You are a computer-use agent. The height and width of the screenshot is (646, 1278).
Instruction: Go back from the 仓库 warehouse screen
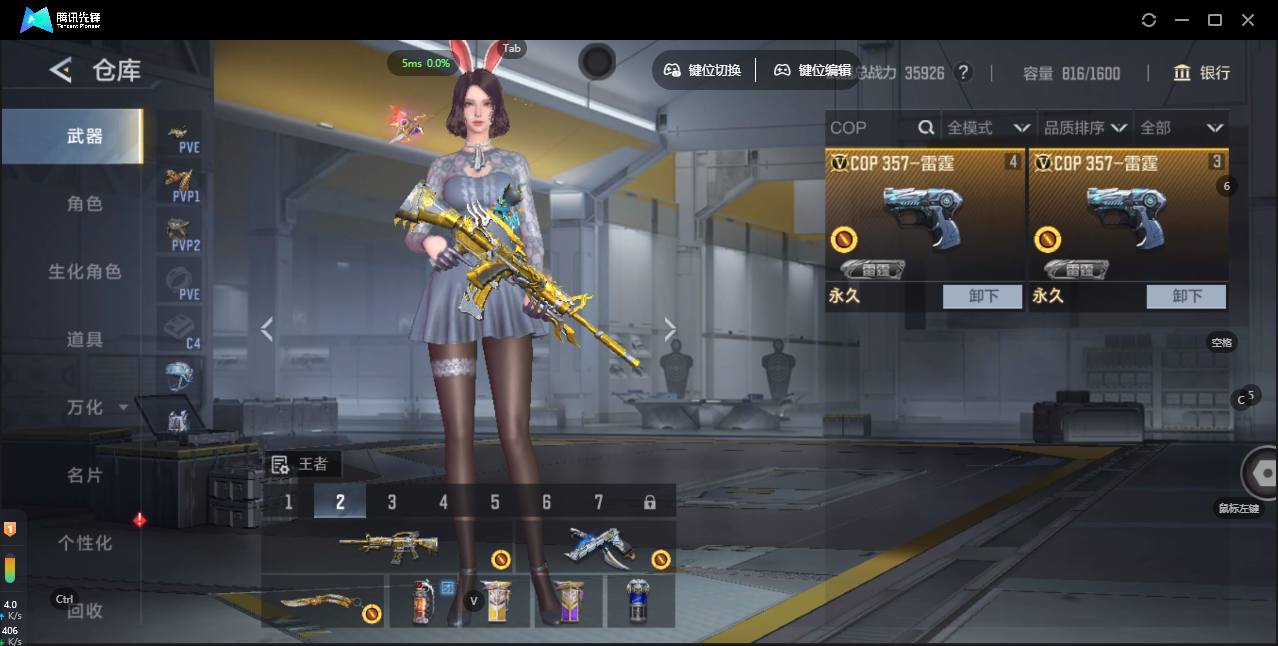(61, 70)
